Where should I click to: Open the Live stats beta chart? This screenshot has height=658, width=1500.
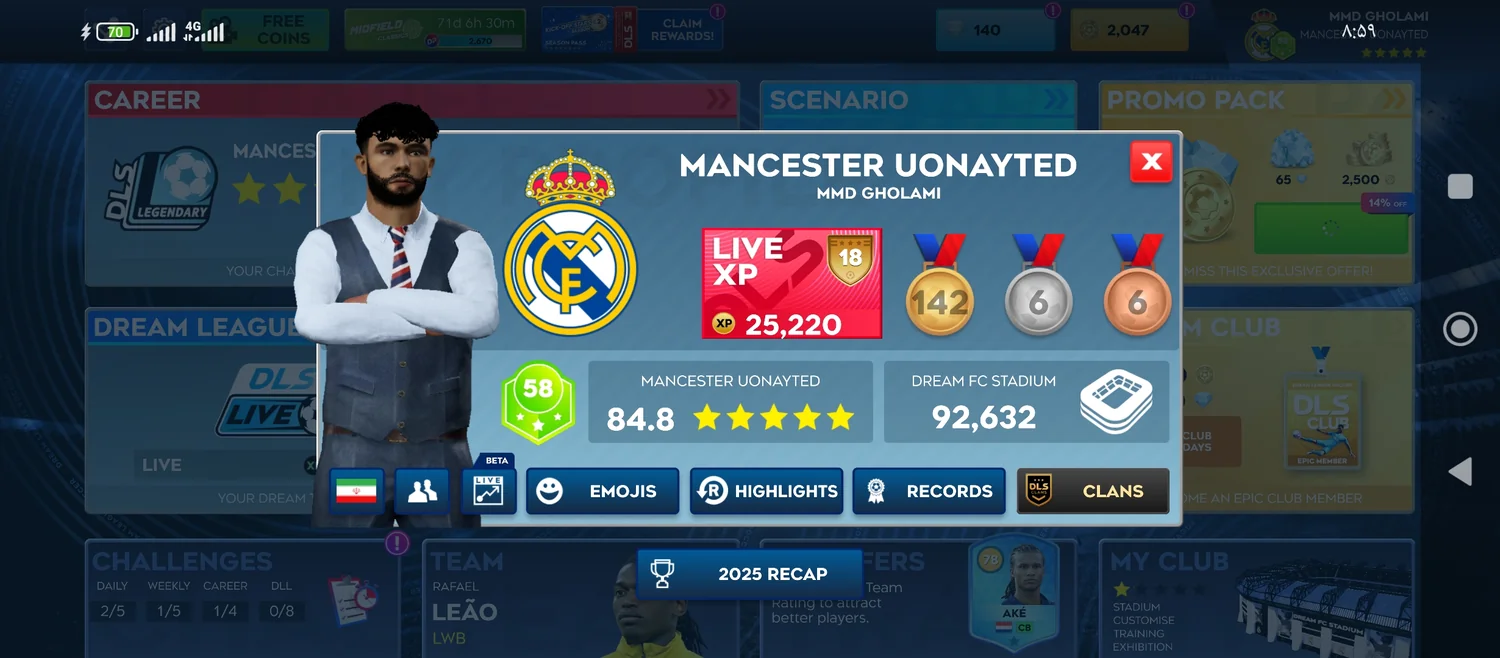click(x=489, y=491)
